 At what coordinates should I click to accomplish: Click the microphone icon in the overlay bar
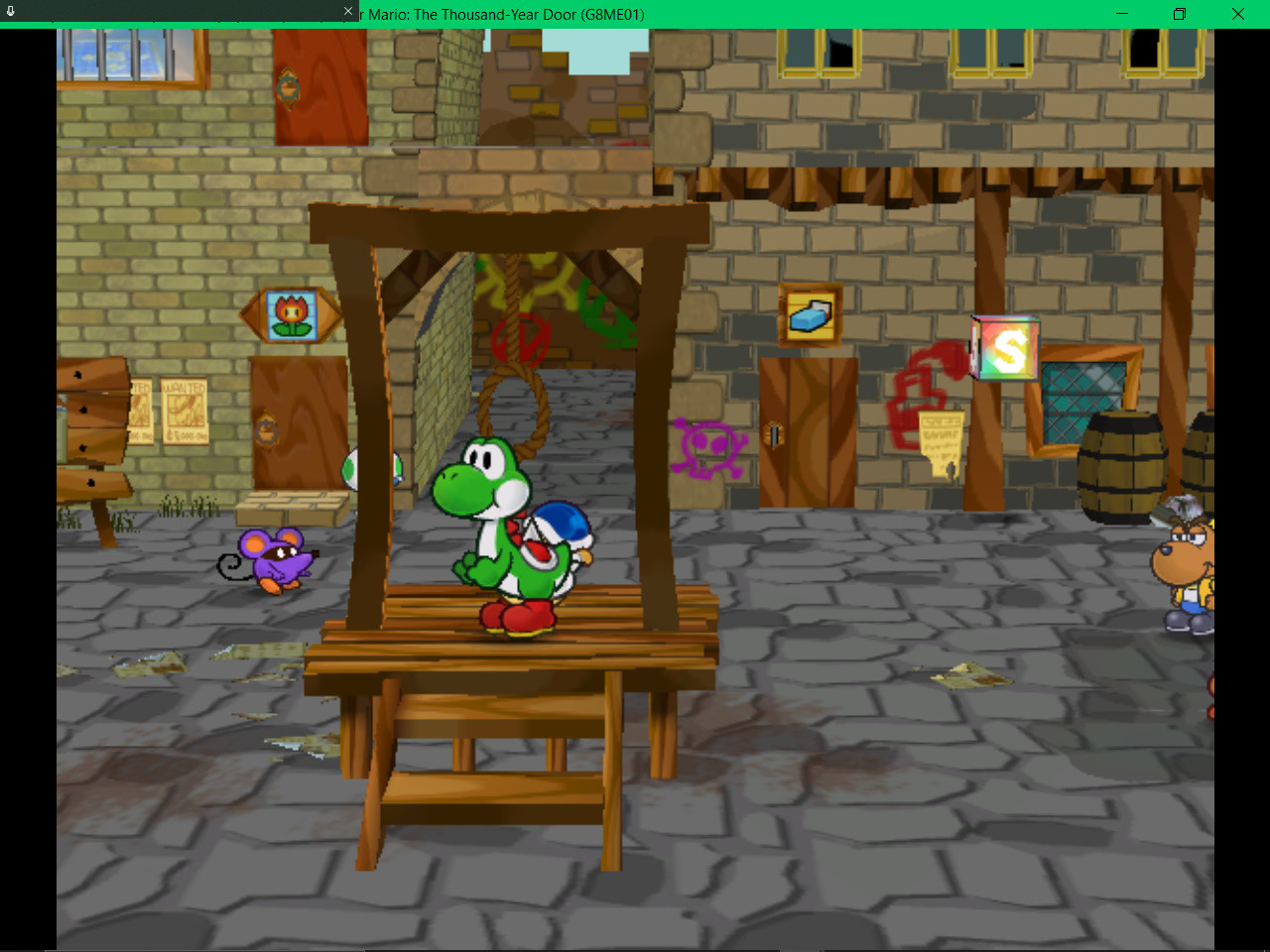[x=10, y=9]
